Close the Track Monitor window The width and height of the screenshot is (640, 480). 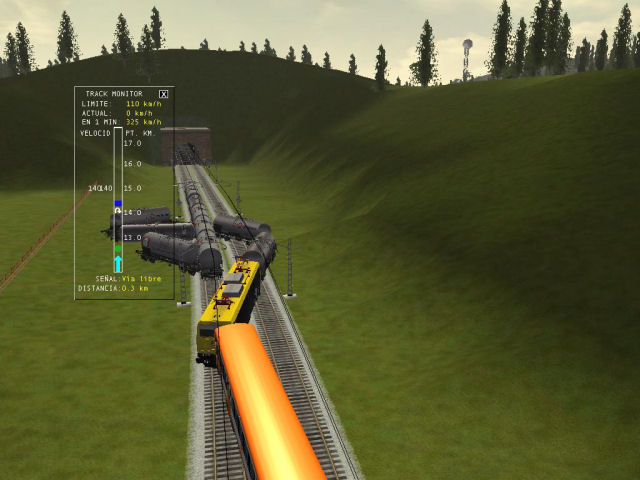point(164,94)
